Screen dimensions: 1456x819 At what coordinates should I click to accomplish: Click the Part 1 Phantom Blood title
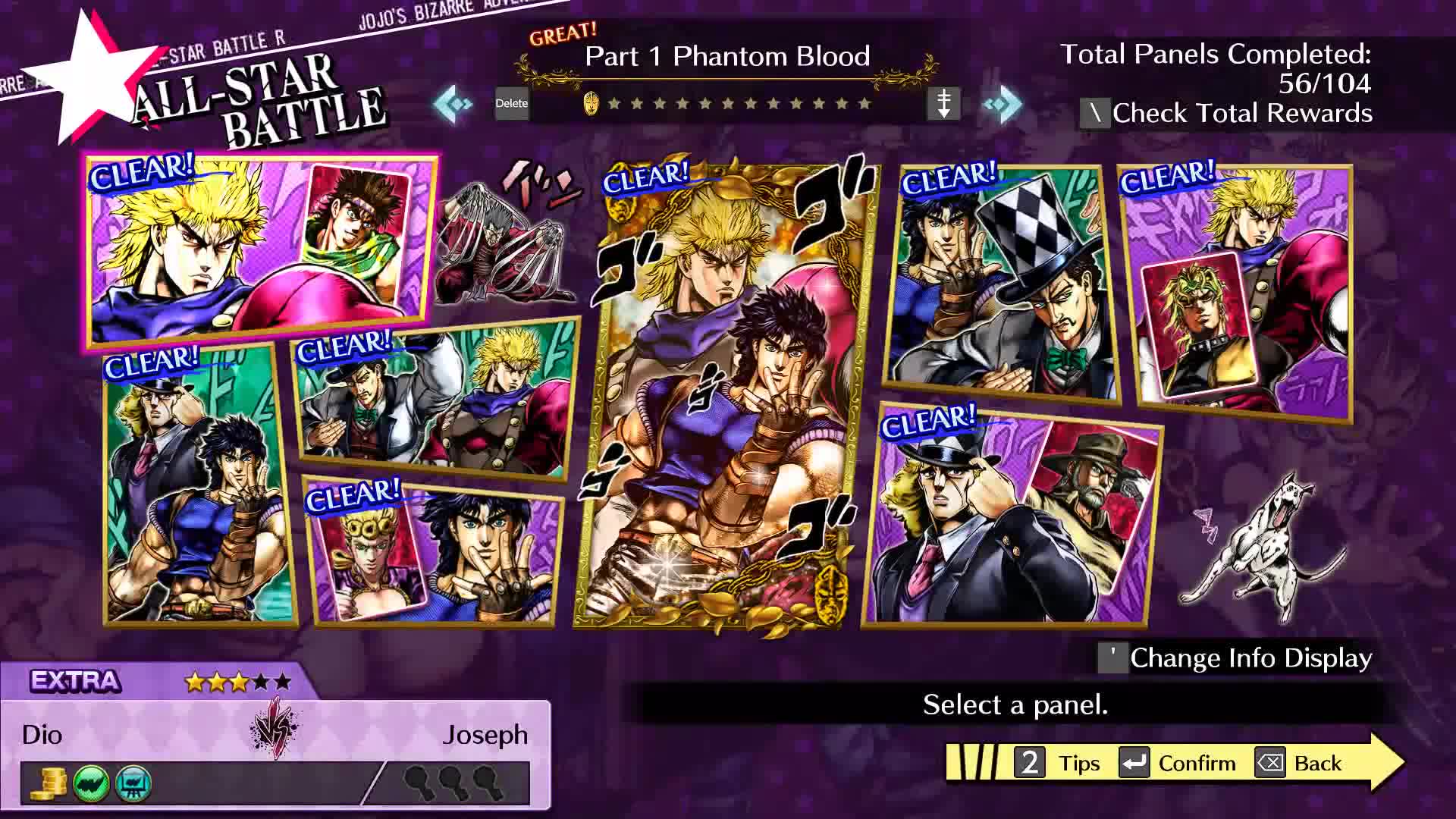point(726,56)
